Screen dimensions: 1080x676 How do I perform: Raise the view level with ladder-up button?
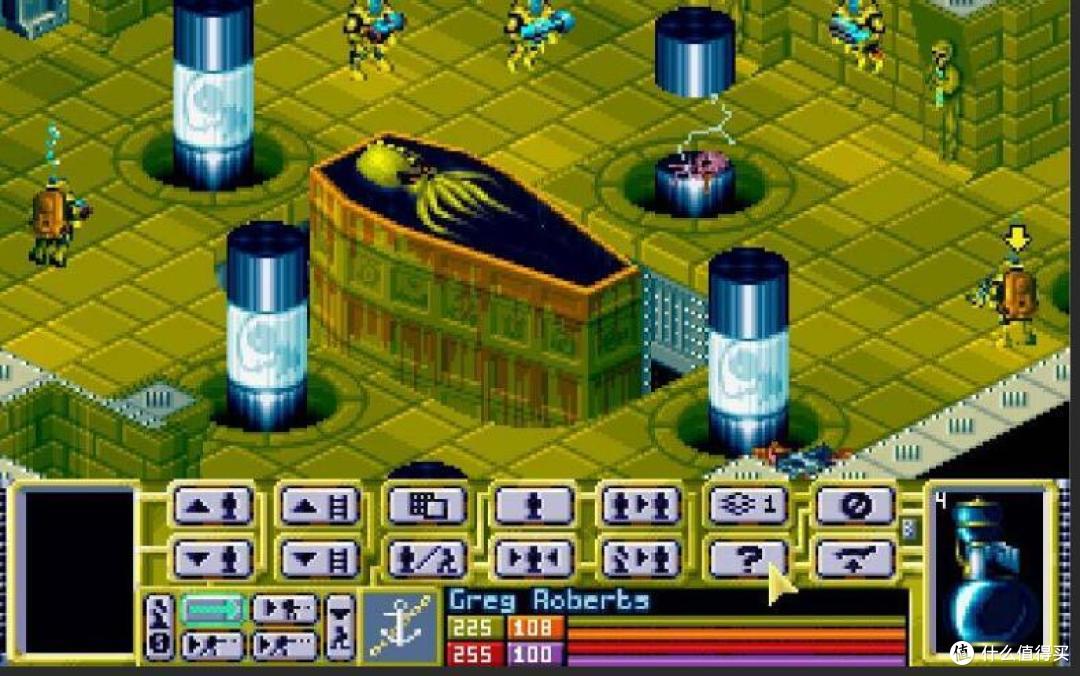318,506
